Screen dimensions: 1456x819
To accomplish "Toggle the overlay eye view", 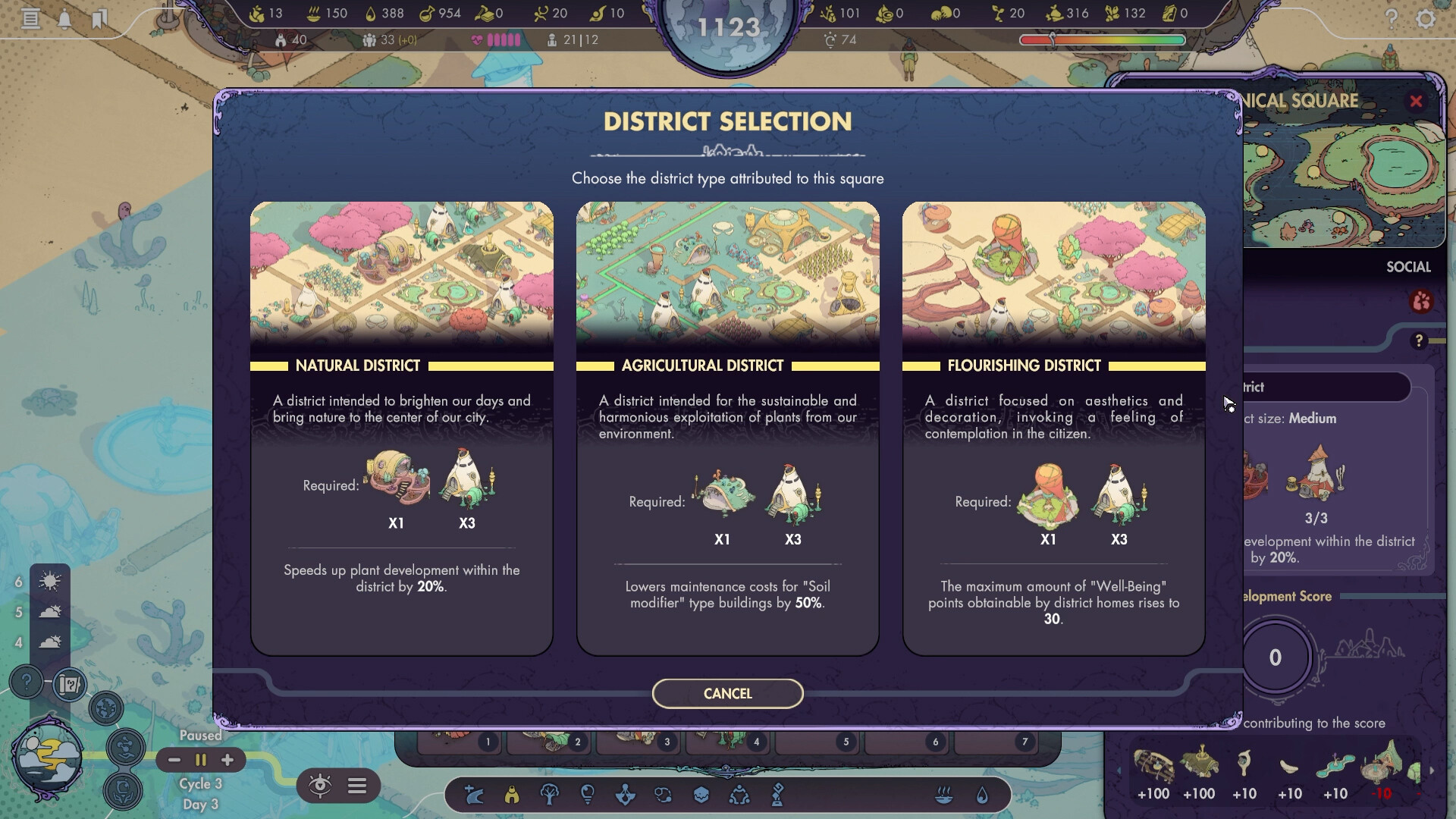I will [x=320, y=786].
